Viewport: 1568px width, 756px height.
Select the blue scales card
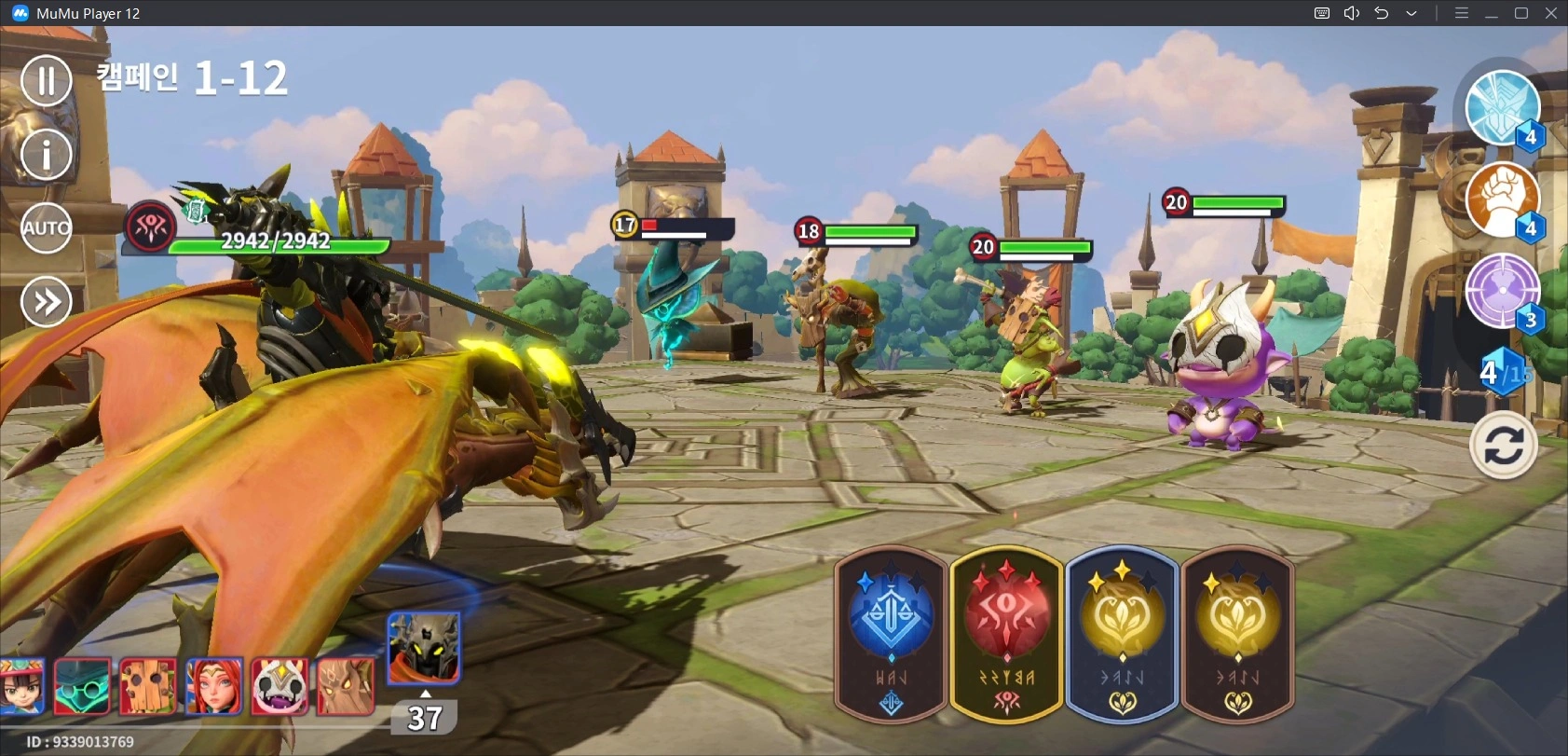891,634
